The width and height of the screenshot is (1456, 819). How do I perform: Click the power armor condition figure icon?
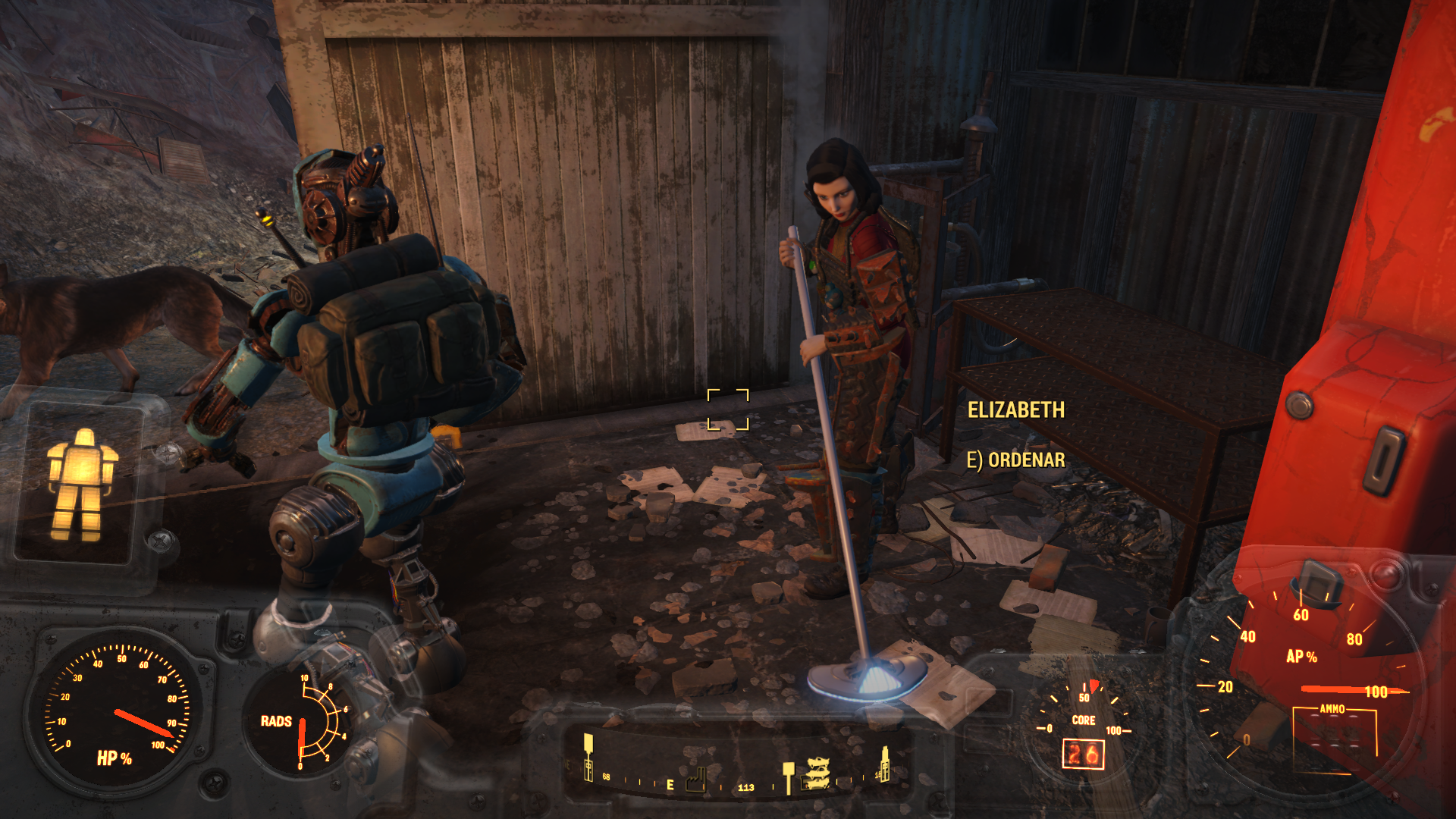pos(82,484)
